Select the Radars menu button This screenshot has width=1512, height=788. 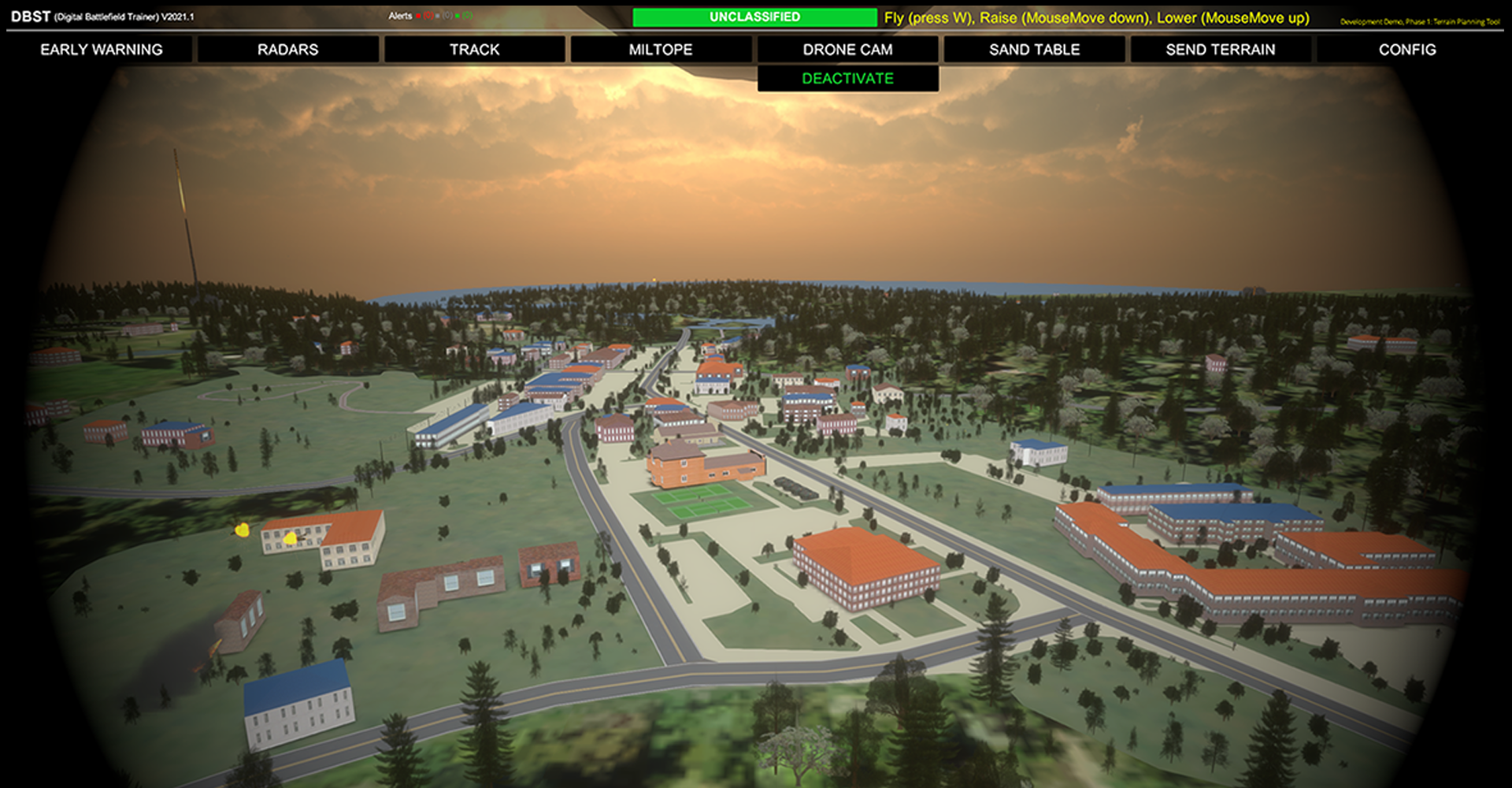(287, 50)
